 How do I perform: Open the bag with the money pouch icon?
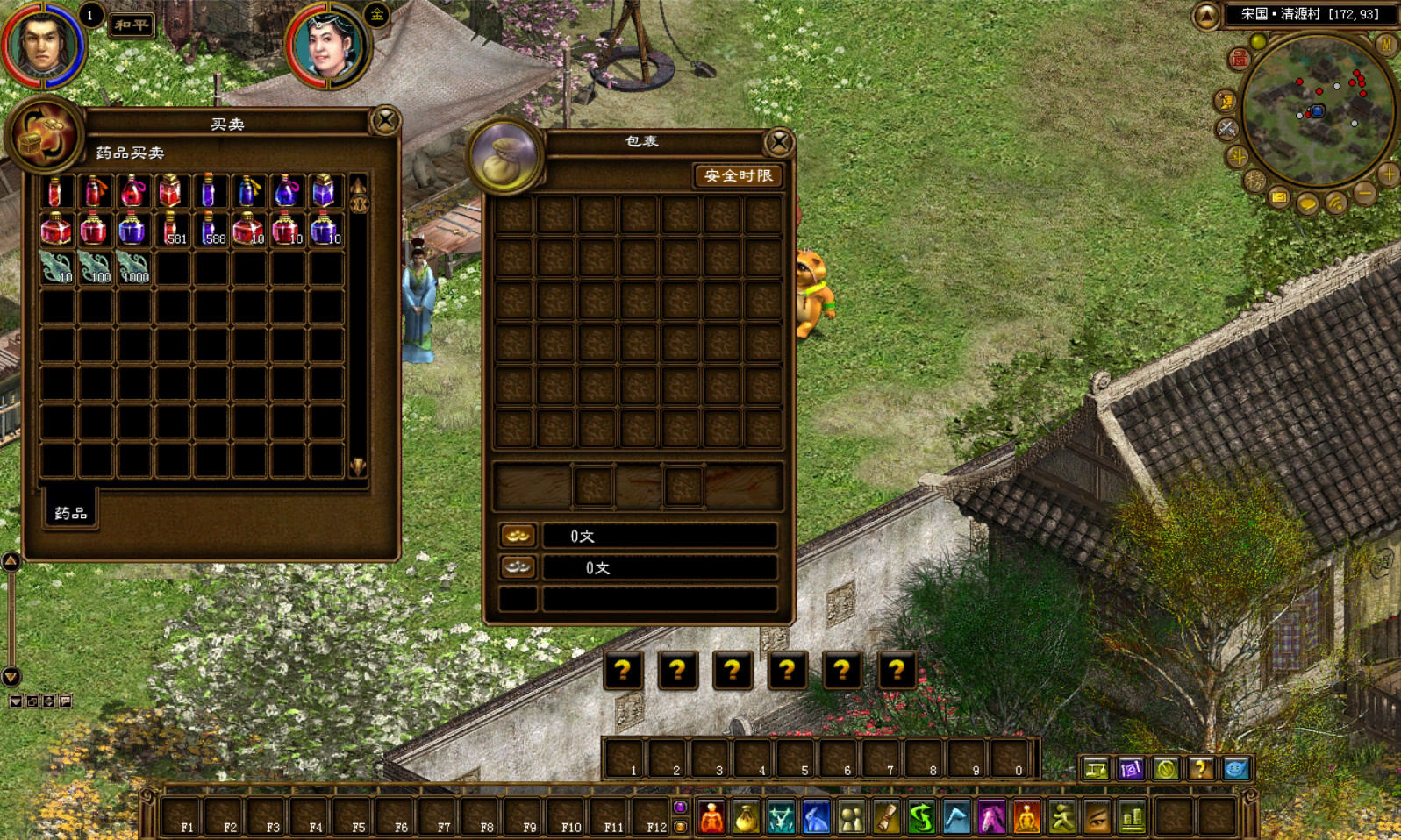pos(746,817)
